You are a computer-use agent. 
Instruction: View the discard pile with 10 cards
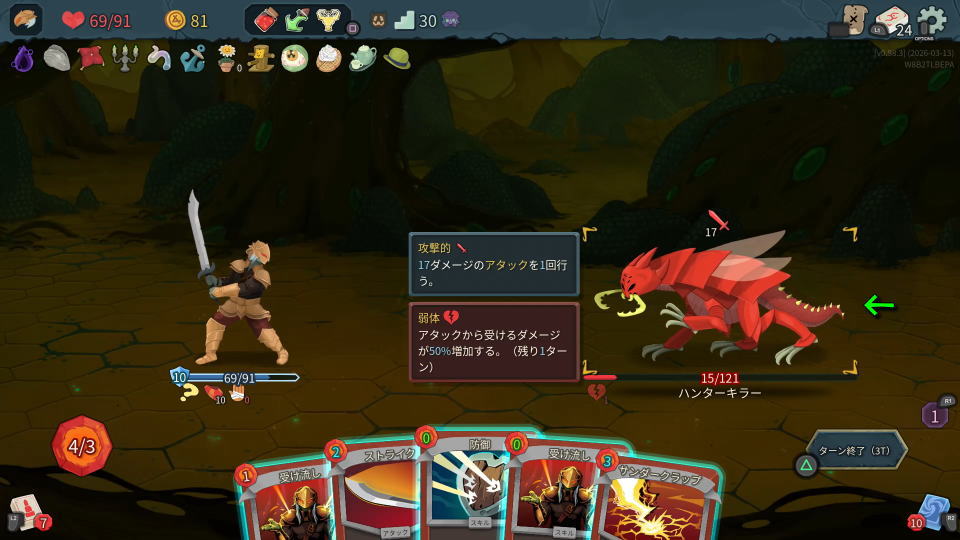click(932, 512)
